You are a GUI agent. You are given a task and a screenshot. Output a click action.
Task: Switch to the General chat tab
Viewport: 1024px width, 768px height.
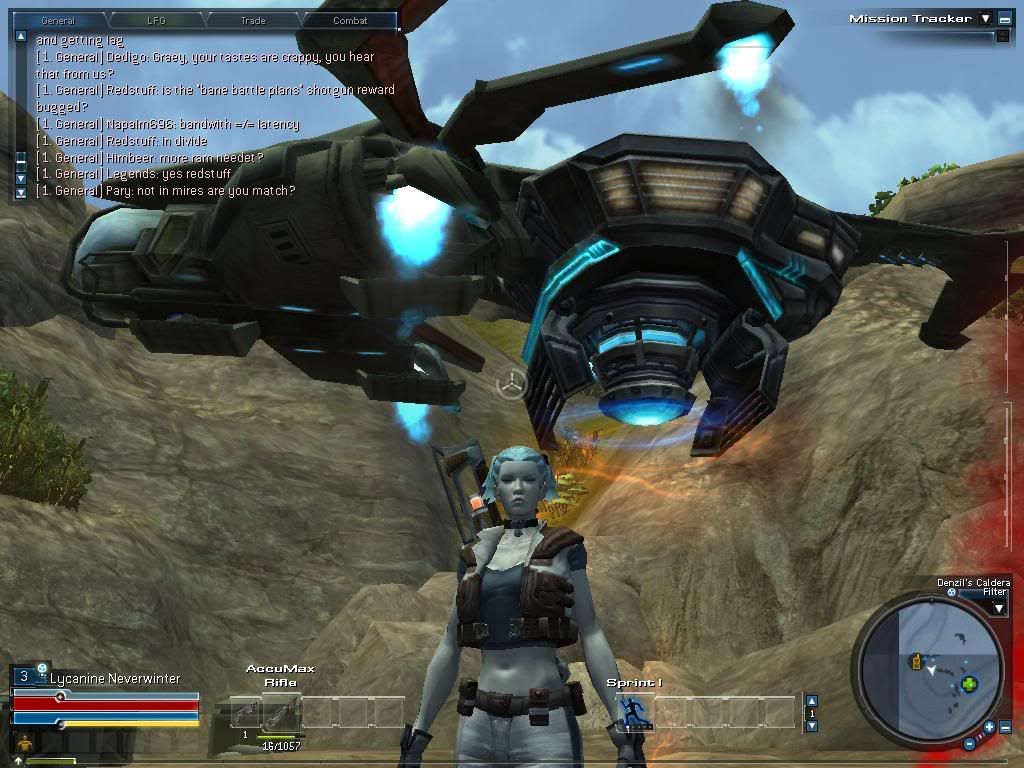58,20
